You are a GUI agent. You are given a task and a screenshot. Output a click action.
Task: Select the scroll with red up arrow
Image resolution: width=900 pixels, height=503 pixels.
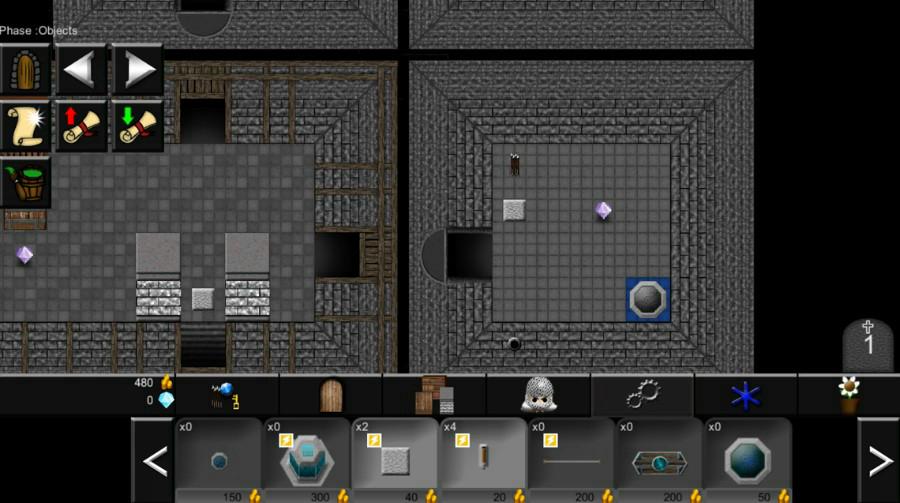81,126
